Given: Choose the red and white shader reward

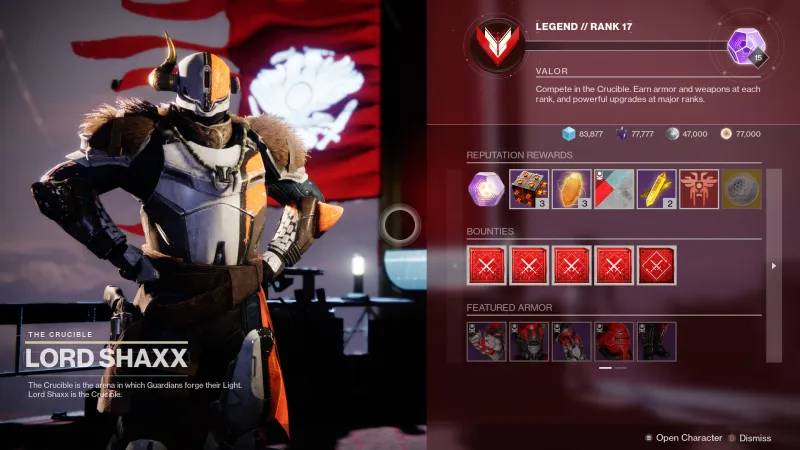Looking at the screenshot, I should click(x=614, y=189).
